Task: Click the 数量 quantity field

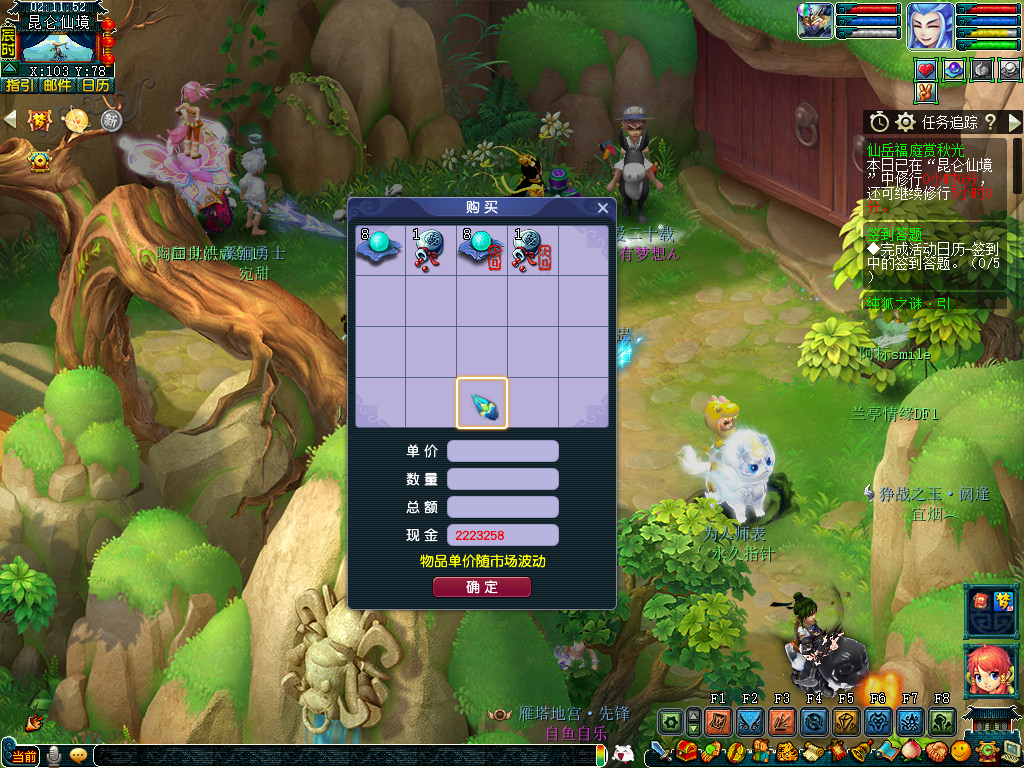Action: pyautogui.click(x=502, y=479)
